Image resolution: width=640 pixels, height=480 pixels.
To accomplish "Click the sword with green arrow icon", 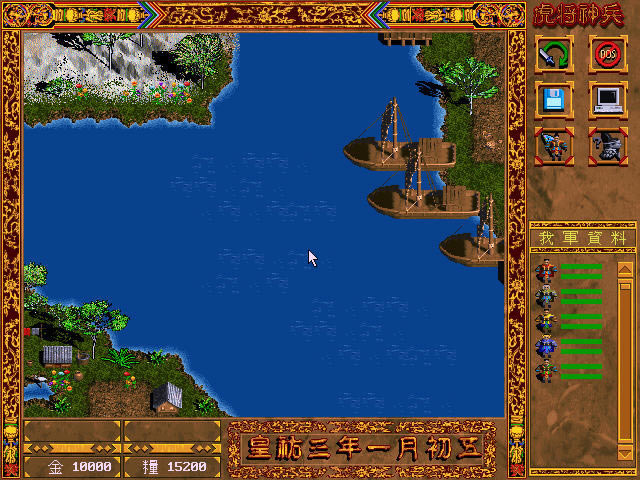I will (x=554, y=54).
